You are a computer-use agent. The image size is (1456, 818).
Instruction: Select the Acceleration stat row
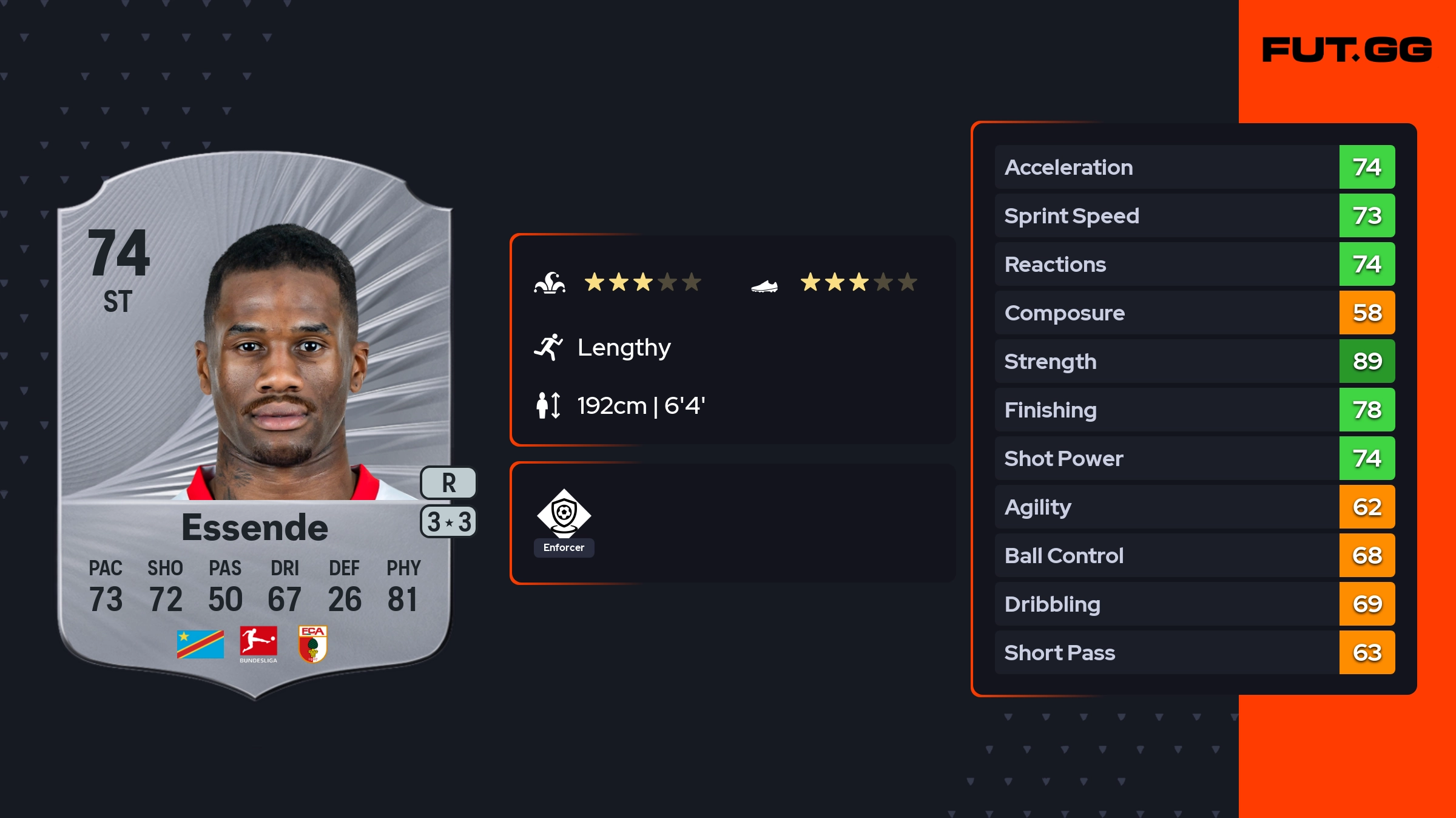pyautogui.click(x=1195, y=167)
